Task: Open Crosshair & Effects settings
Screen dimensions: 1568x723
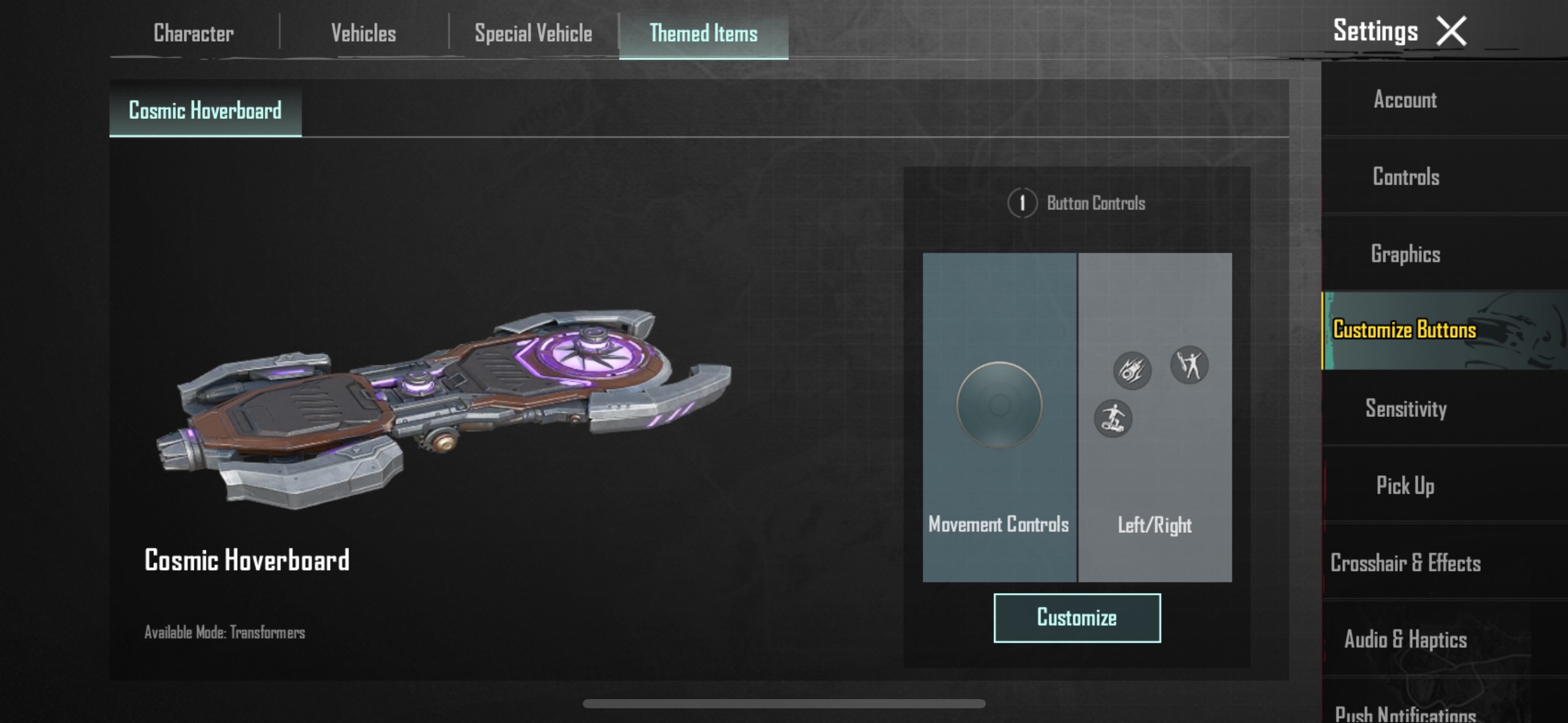Action: click(x=1405, y=563)
